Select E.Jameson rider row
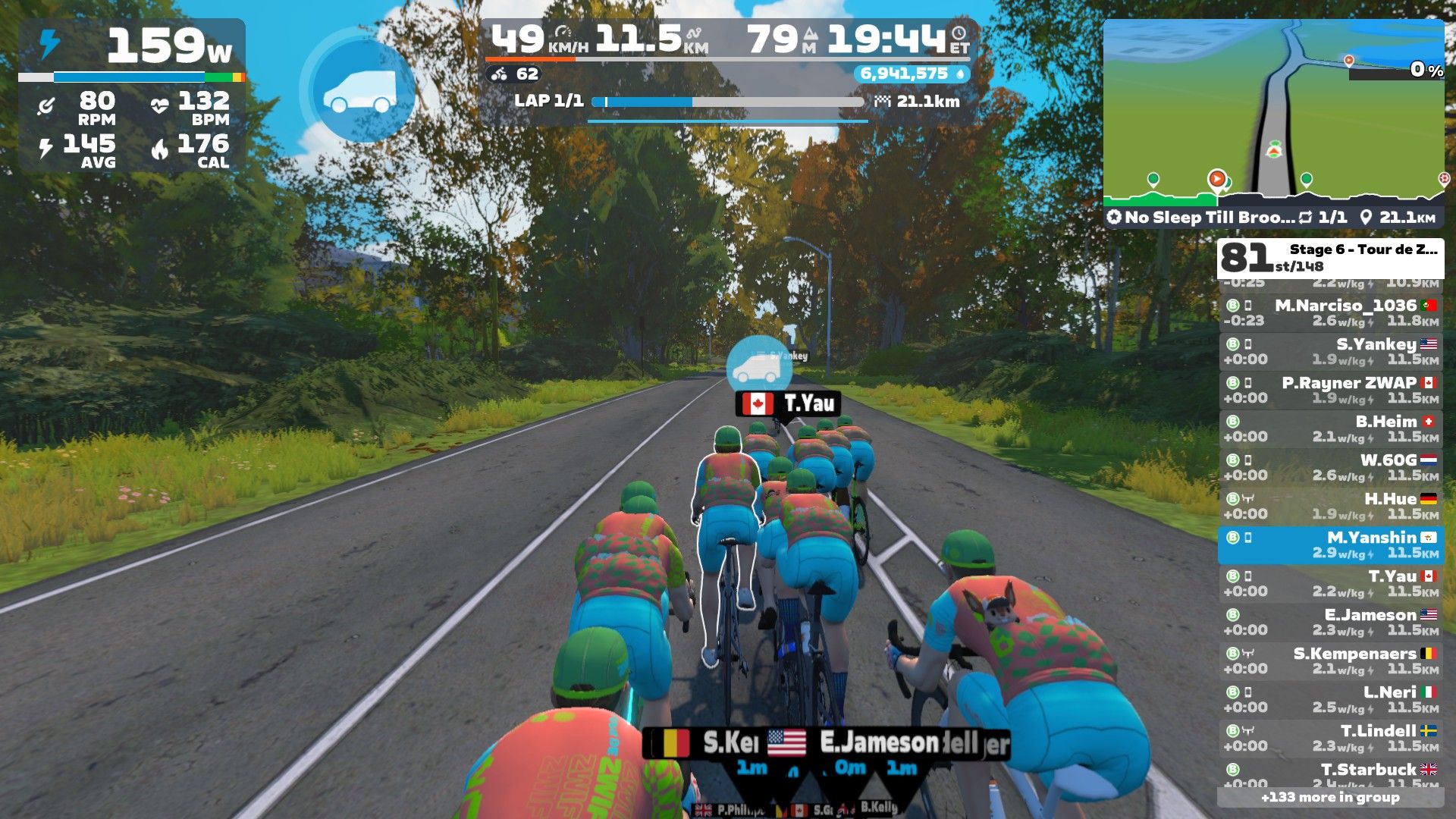The width and height of the screenshot is (1456, 819). 1331,622
